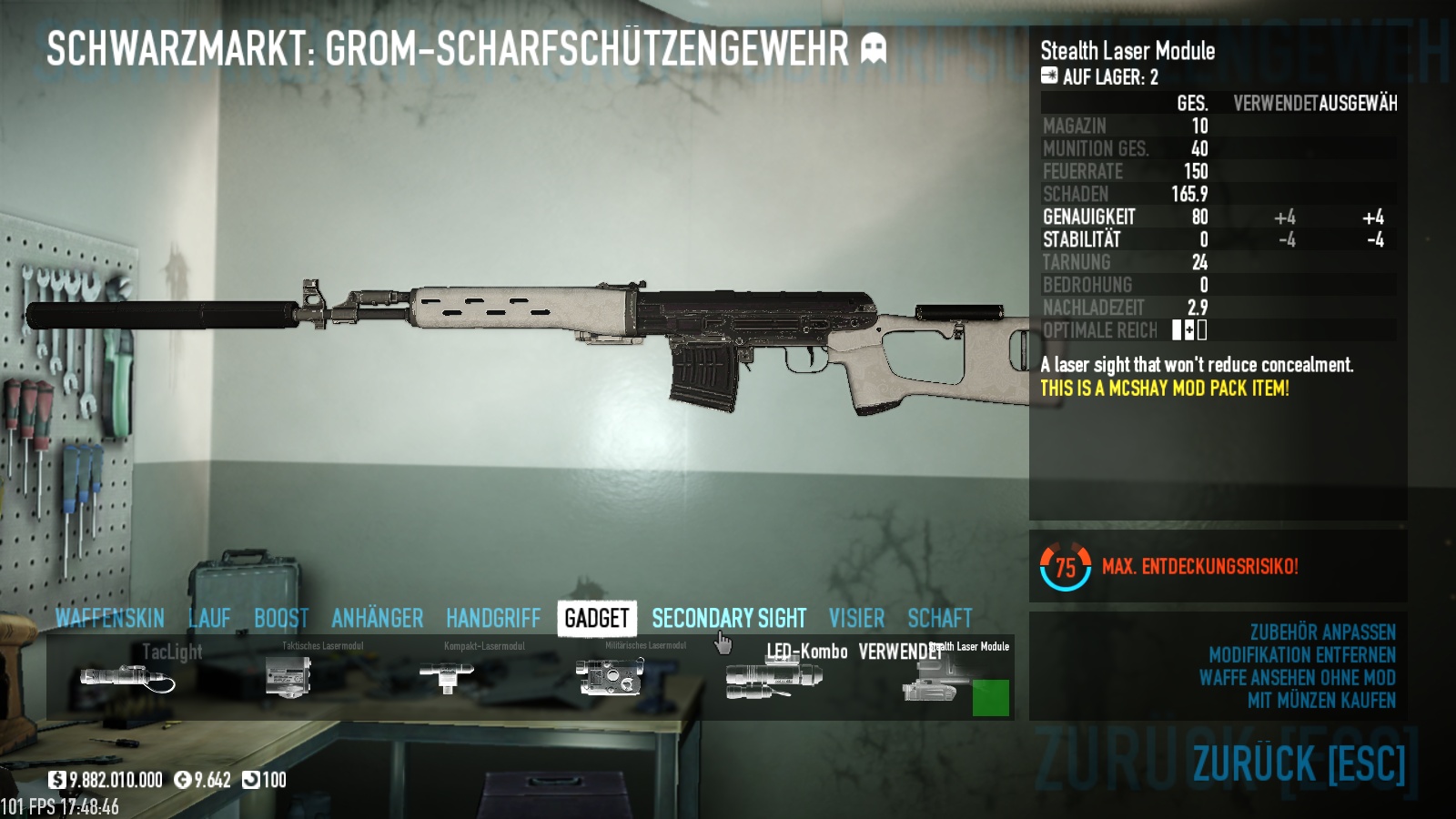Click Zubehör Anpassen

[1322, 632]
